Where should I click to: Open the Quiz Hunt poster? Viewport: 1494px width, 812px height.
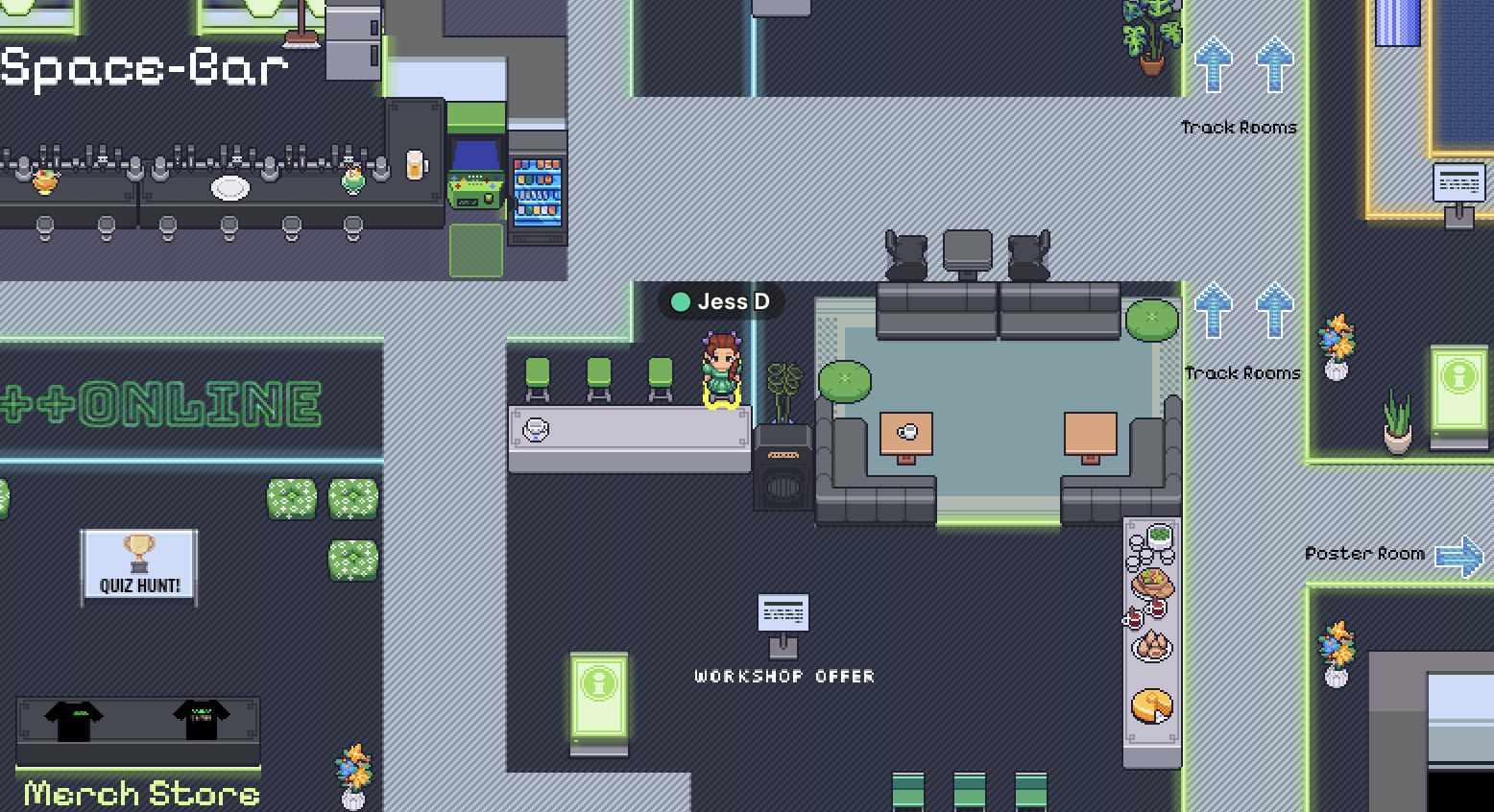click(138, 566)
